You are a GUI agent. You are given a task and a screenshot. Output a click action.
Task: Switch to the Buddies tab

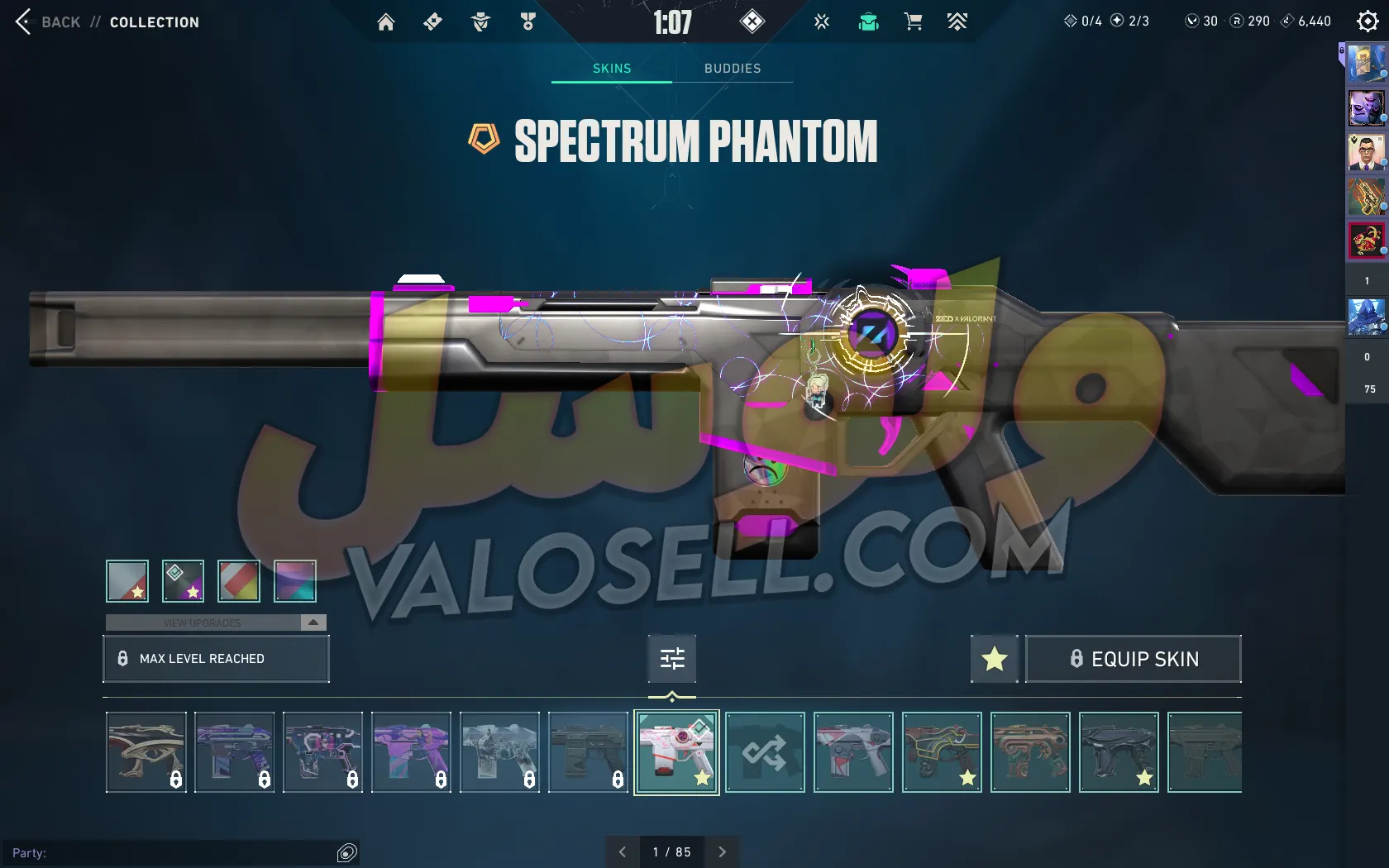(x=733, y=69)
